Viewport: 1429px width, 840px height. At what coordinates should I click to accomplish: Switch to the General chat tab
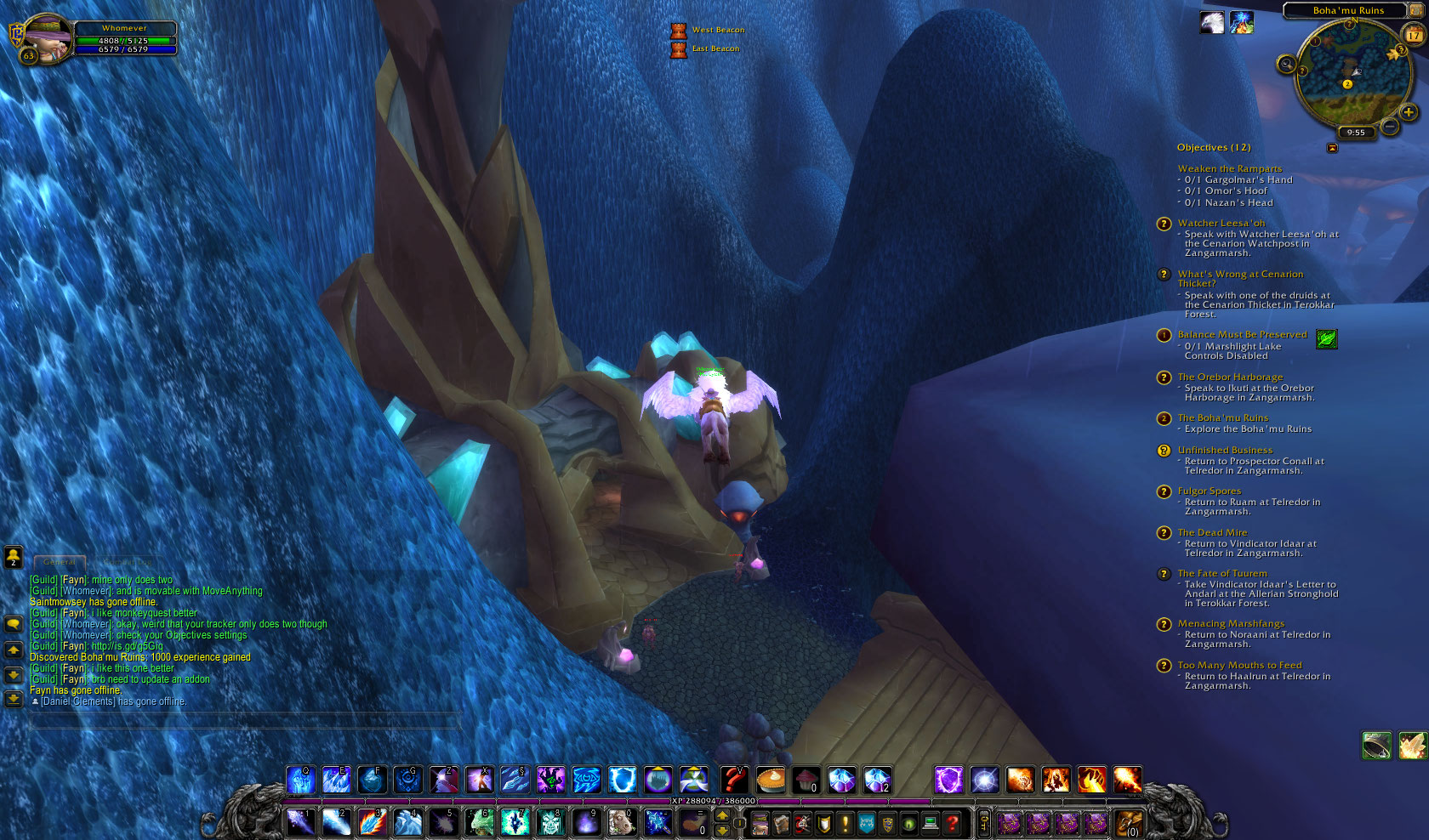(x=60, y=562)
